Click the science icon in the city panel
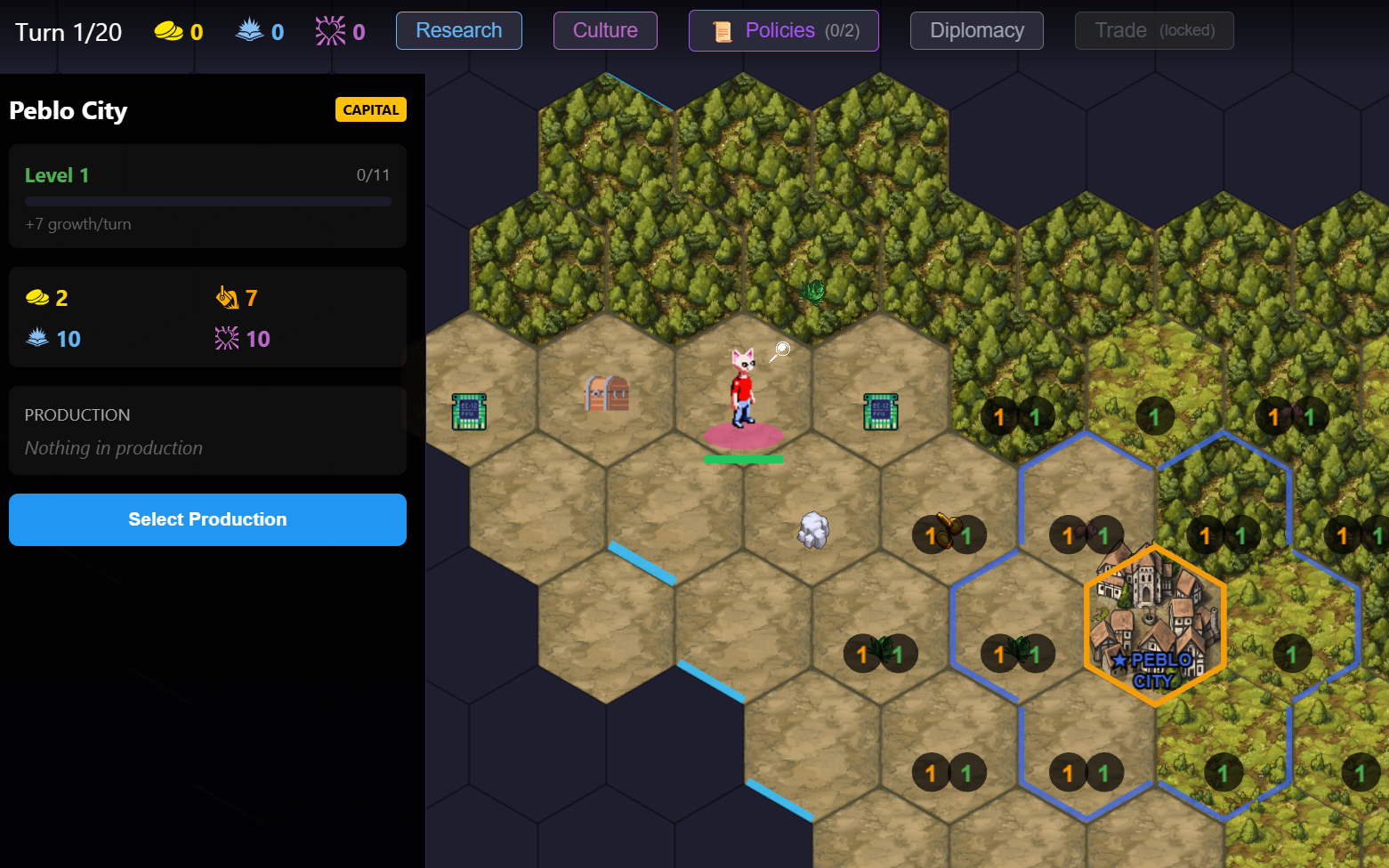The width and height of the screenshot is (1389, 868). point(38,338)
